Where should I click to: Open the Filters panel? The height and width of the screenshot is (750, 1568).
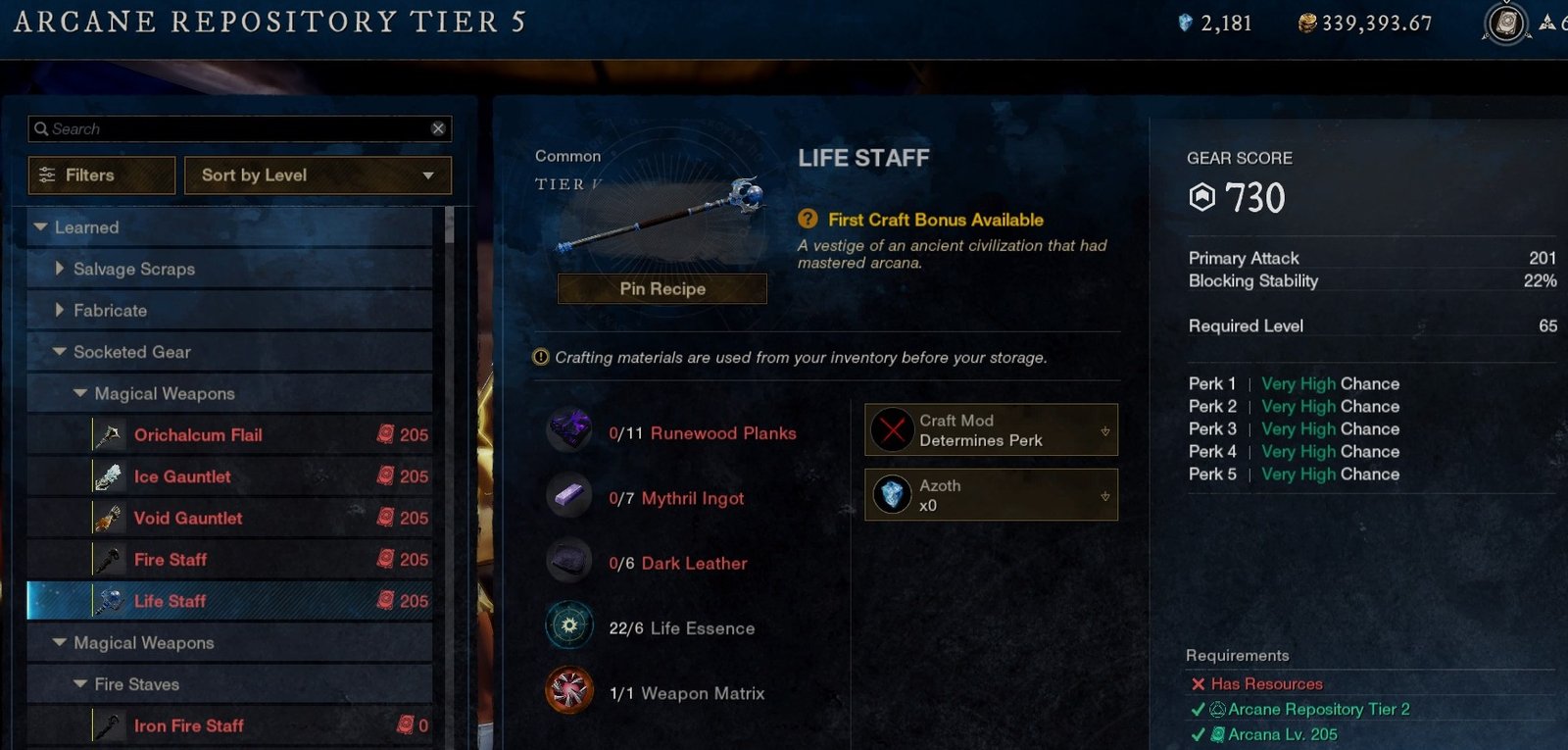pyautogui.click(x=102, y=175)
